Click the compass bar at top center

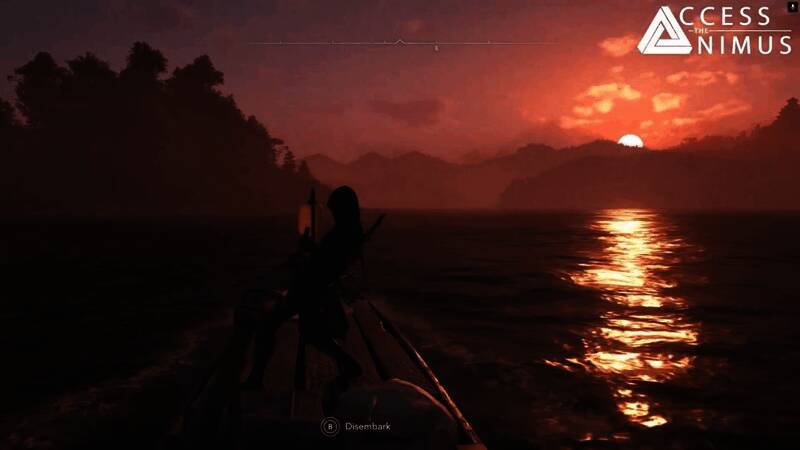(x=399, y=43)
